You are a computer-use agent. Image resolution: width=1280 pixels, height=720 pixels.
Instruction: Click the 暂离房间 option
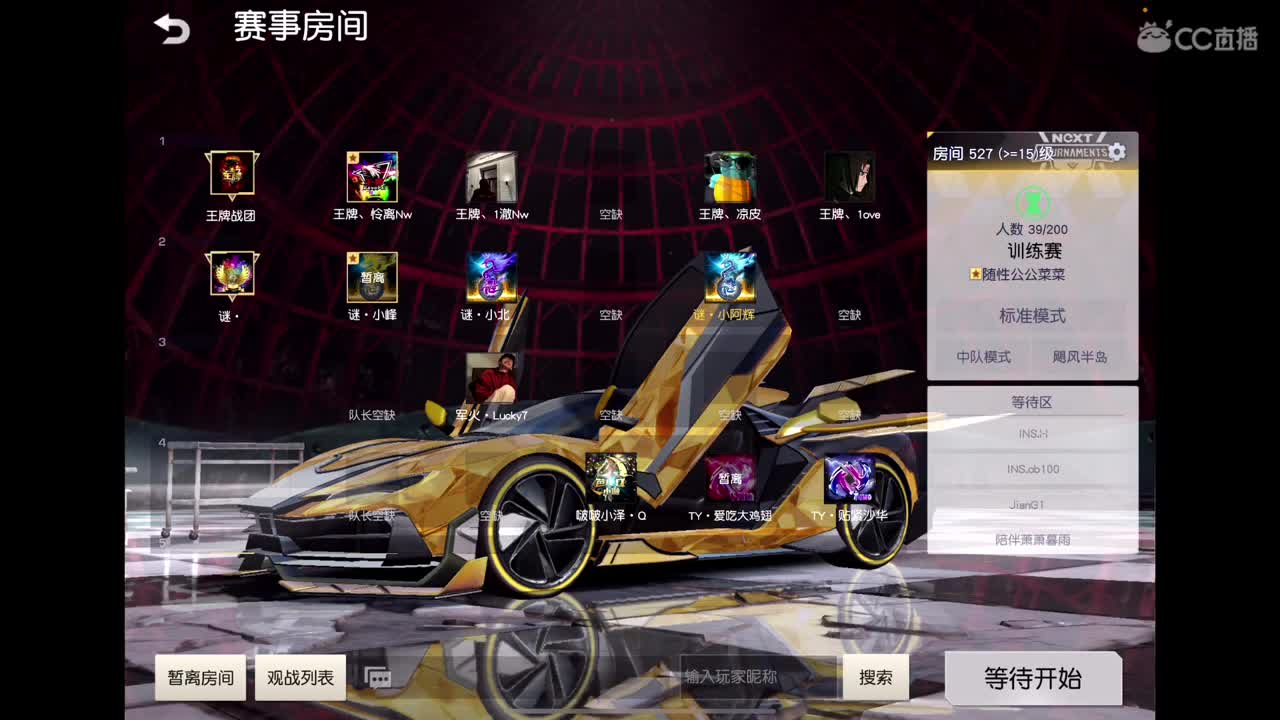click(x=199, y=678)
